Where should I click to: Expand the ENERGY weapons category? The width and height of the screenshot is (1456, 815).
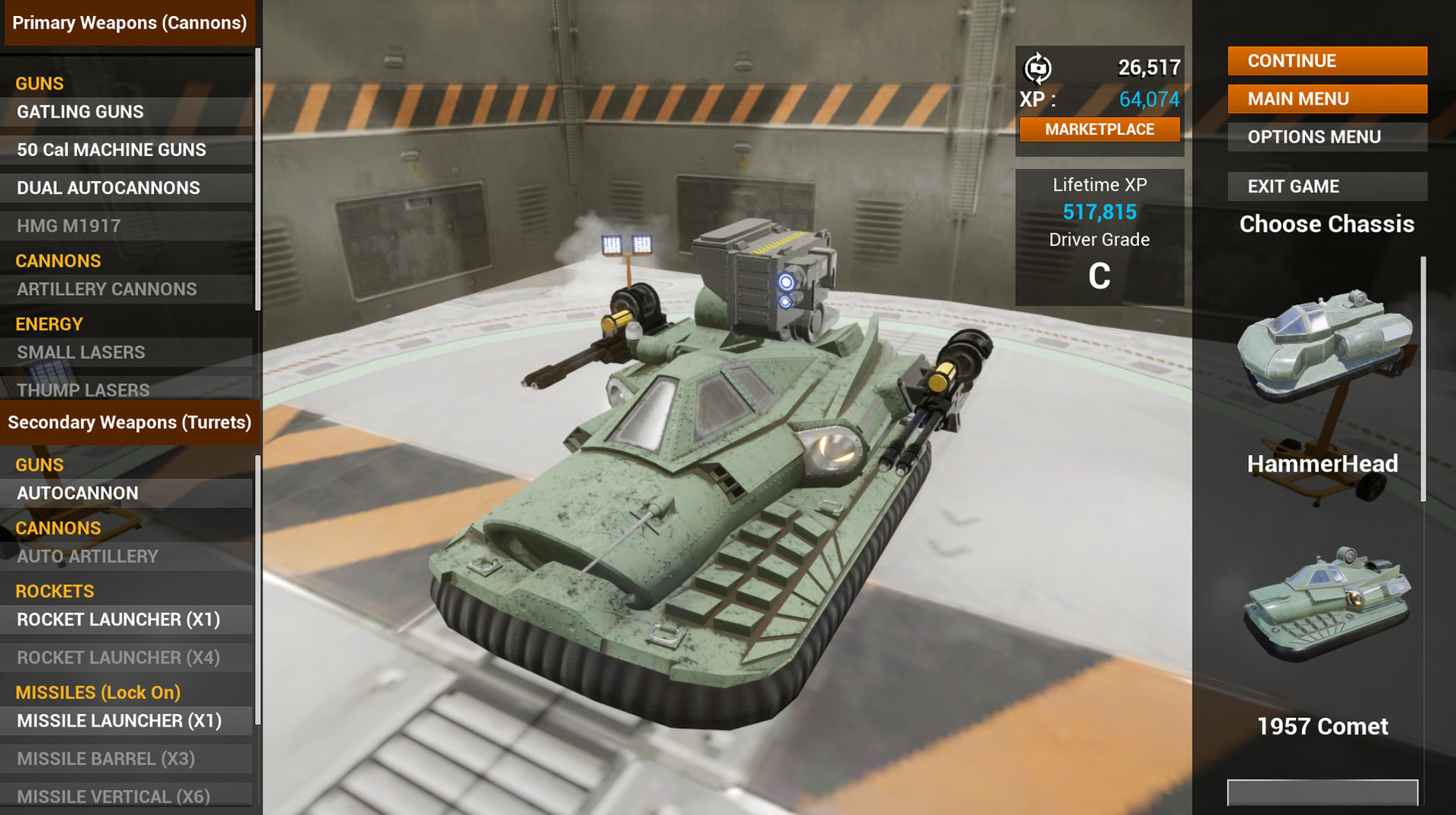[49, 324]
